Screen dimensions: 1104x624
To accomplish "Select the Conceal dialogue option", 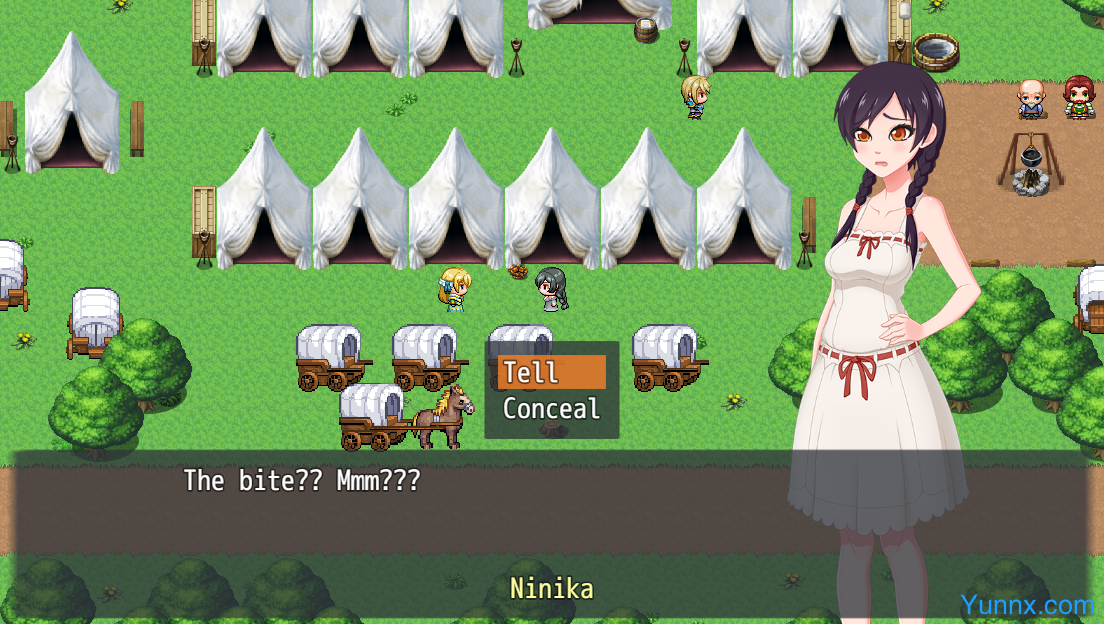I will pos(551,409).
